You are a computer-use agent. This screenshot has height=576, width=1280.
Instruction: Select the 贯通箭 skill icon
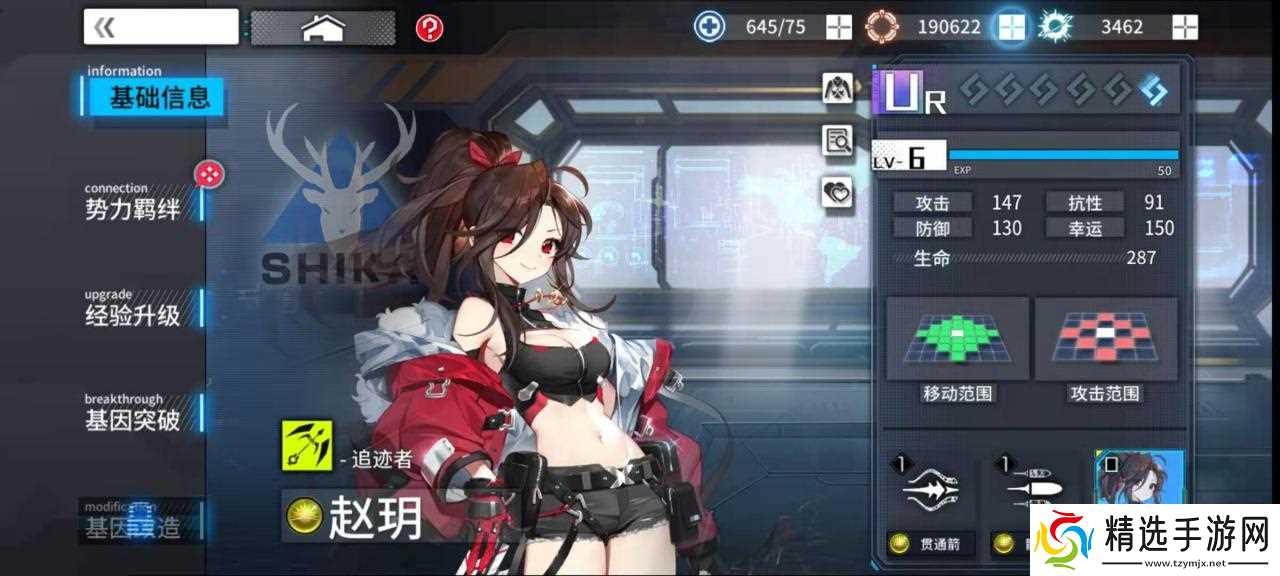pyautogui.click(x=930, y=490)
